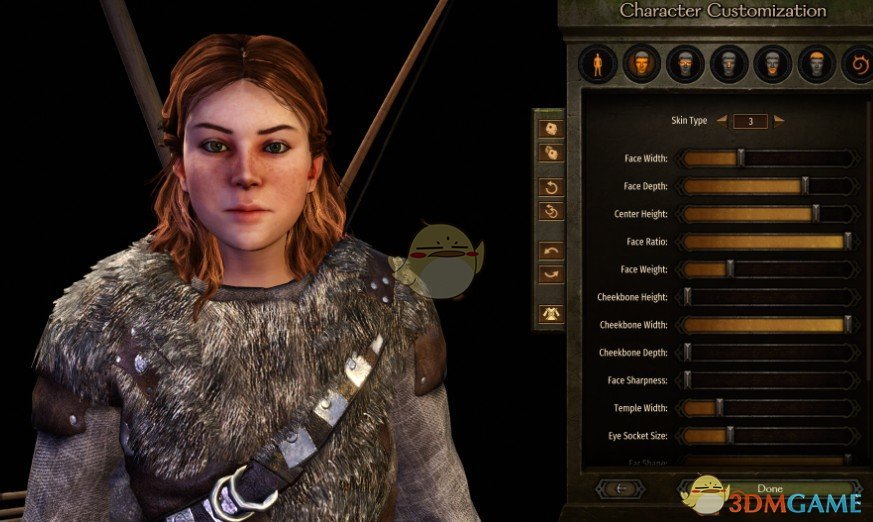This screenshot has width=873, height=522.
Task: Toggle the clothing armor icon button
Action: (551, 313)
